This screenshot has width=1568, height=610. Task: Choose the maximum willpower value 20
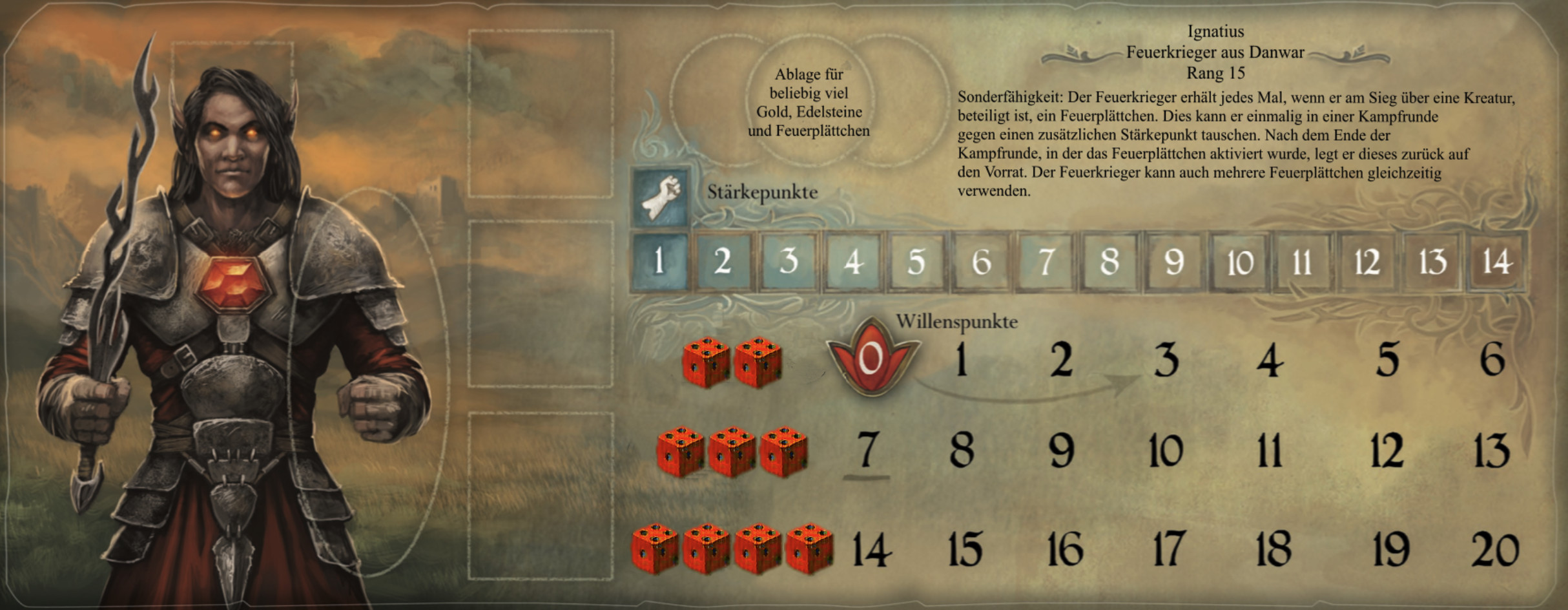[x=1495, y=549]
